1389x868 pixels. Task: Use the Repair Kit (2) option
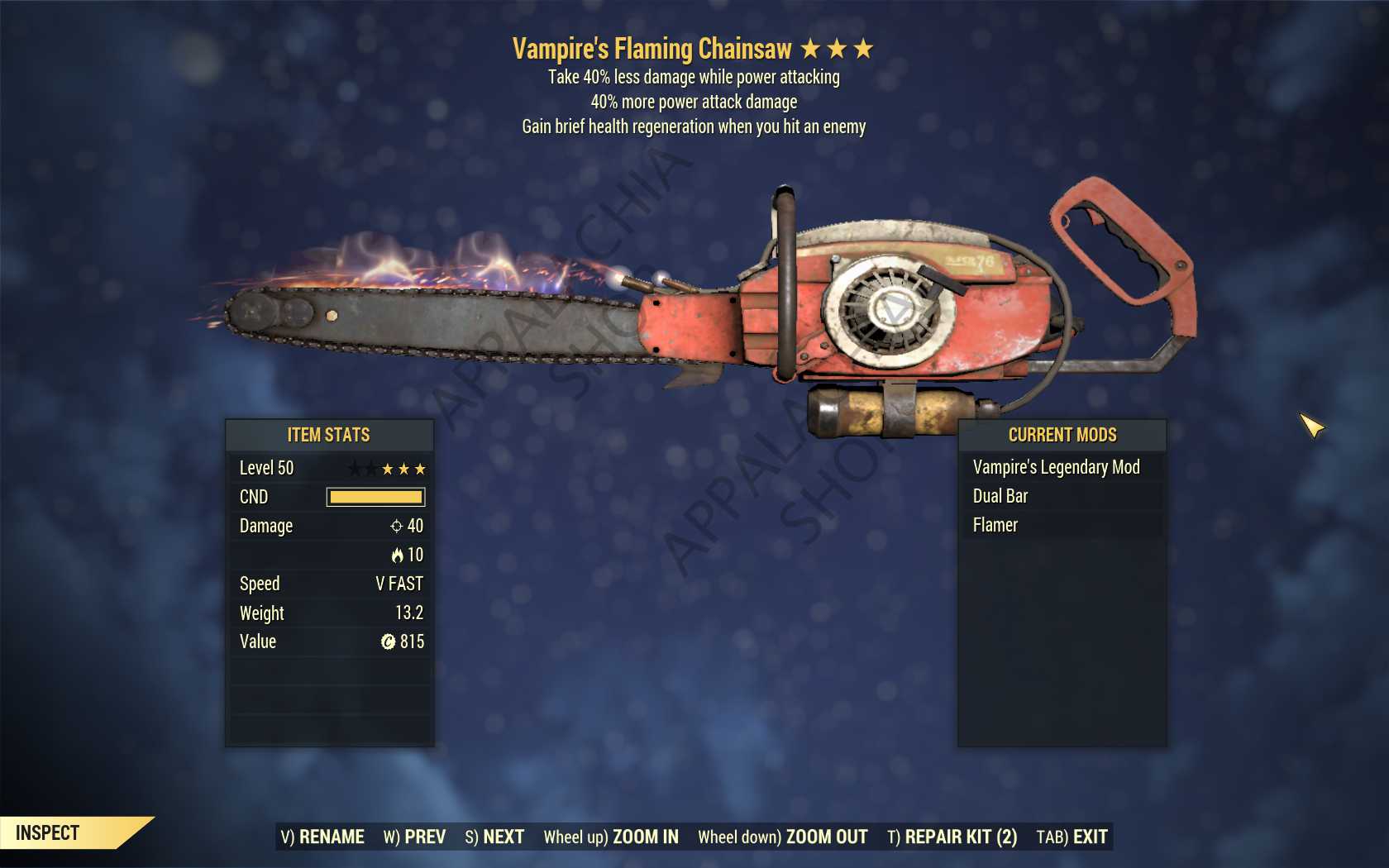click(x=952, y=837)
